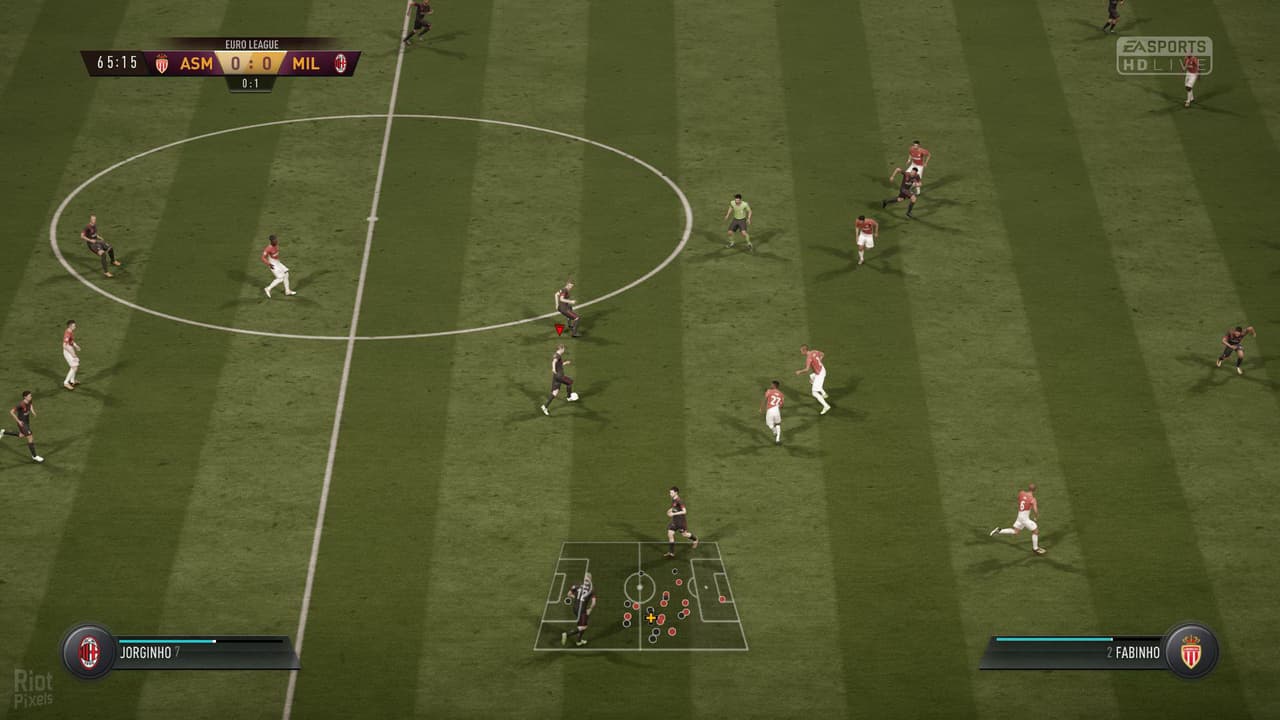Select the Monaco crest beside Fabinho
The height and width of the screenshot is (720, 1280).
tap(1190, 652)
